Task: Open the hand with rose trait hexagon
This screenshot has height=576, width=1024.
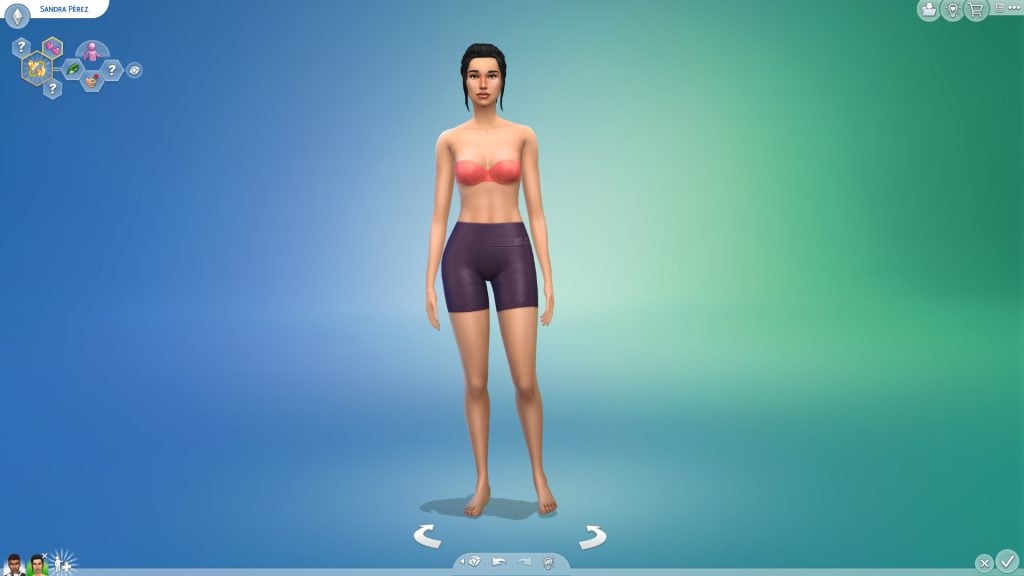Action: click(92, 80)
